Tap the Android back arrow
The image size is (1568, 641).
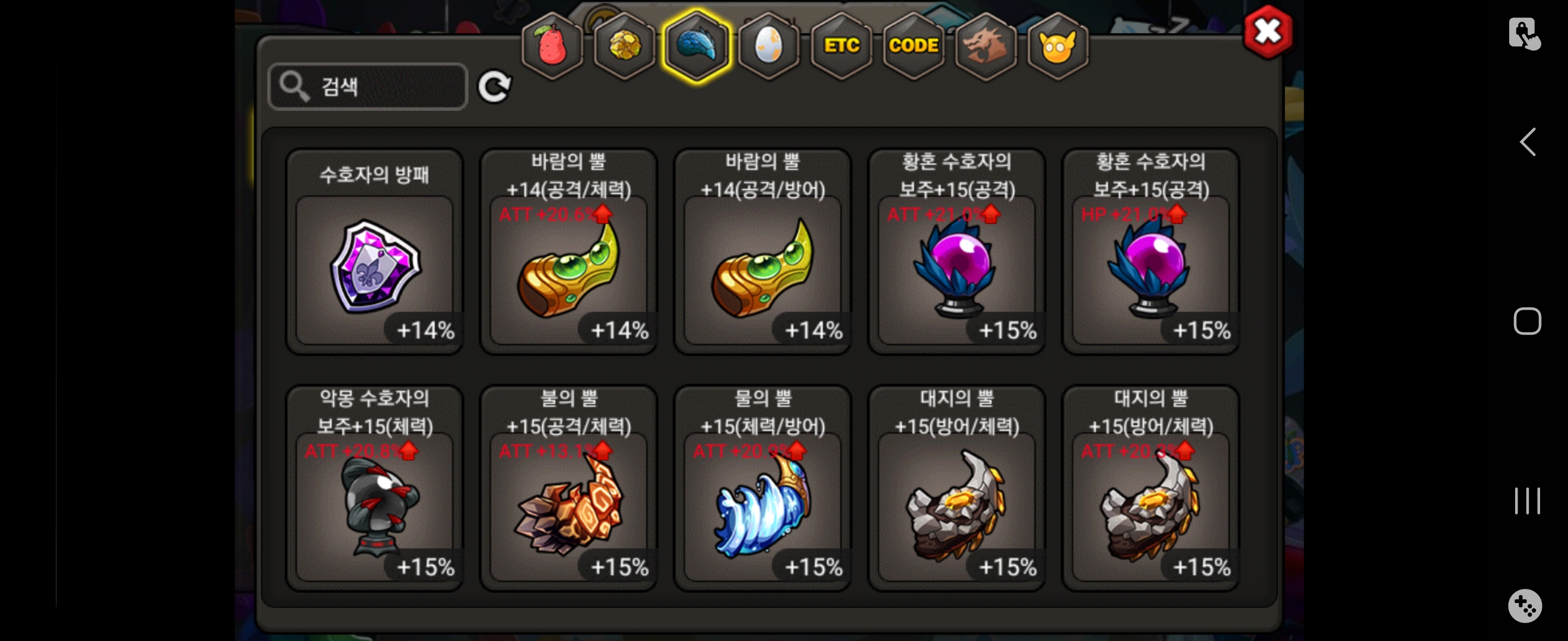(1526, 142)
